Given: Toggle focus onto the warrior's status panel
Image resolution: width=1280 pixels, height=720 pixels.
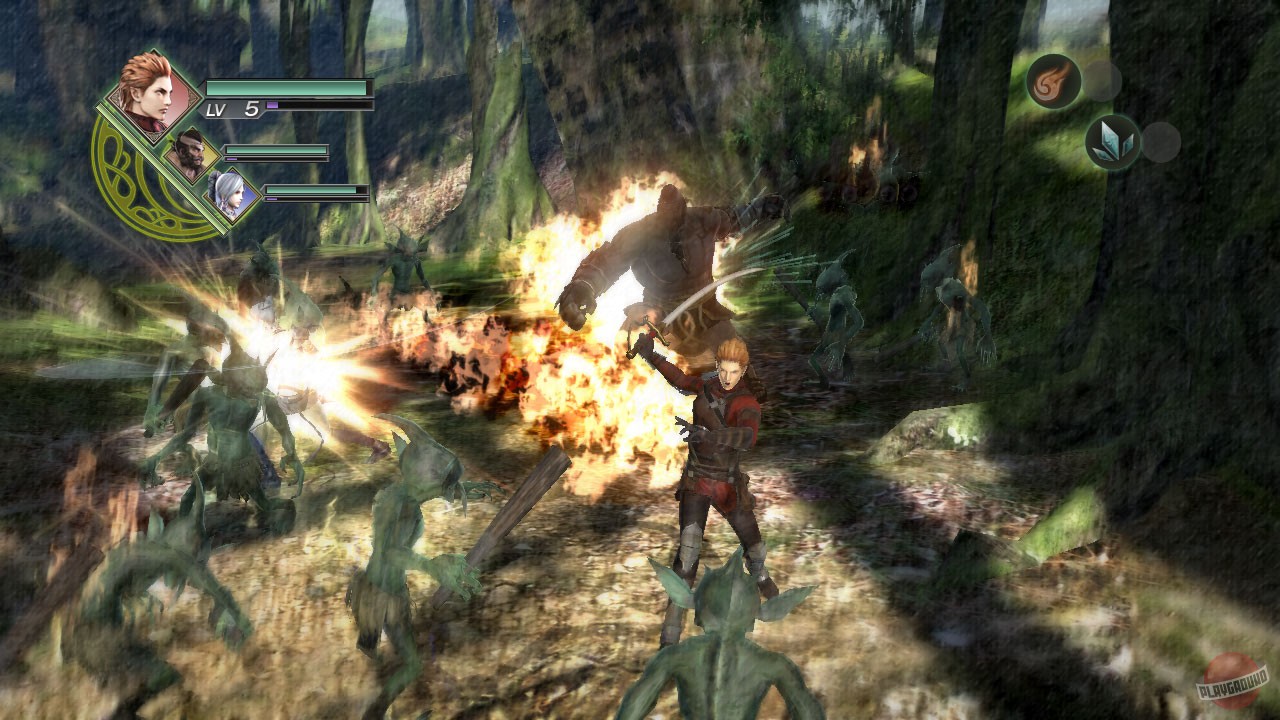Looking at the screenshot, I should 189,154.
